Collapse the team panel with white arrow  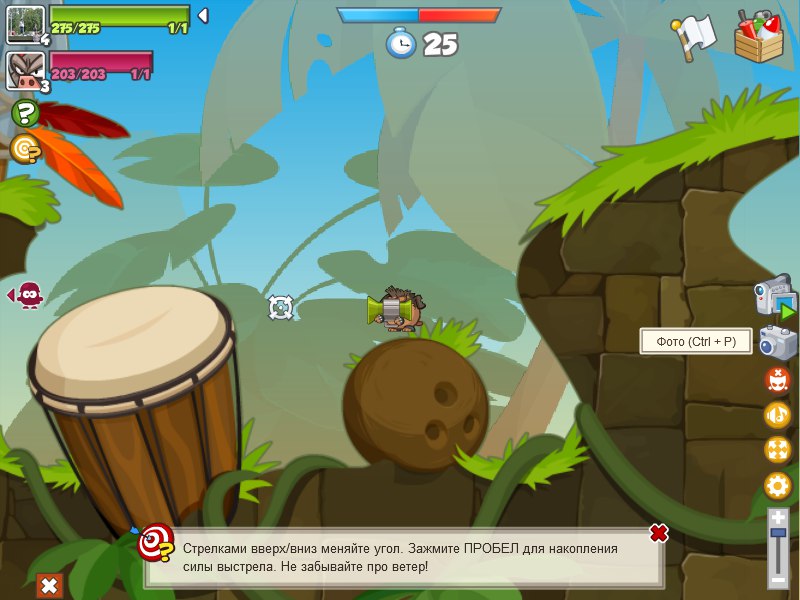click(x=202, y=16)
